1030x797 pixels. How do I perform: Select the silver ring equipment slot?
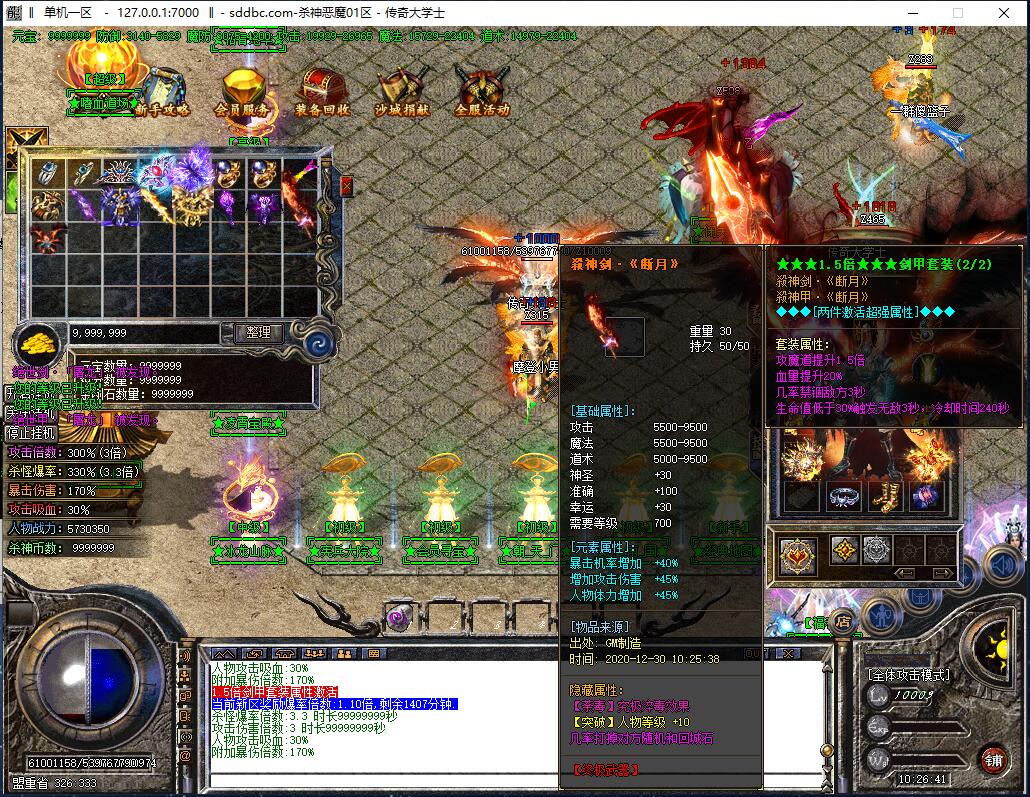pos(846,497)
